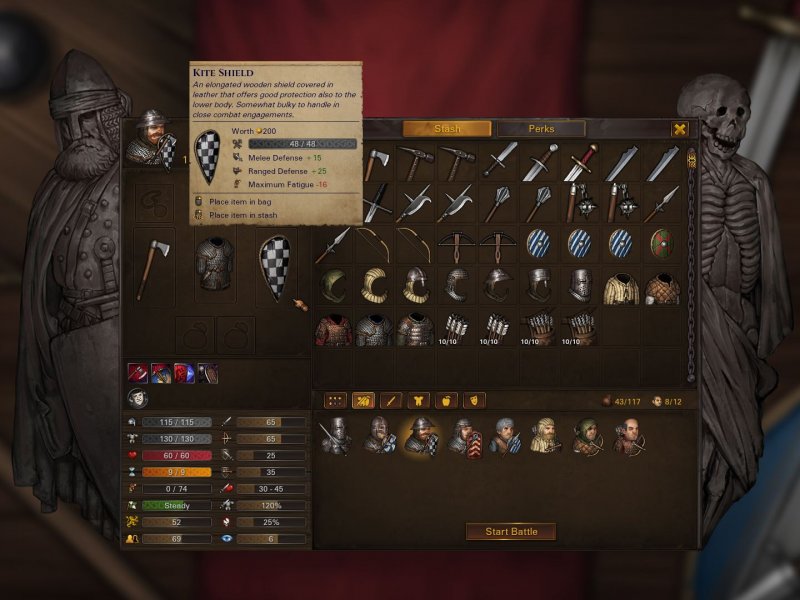Pick the red-and-green round shield in stash

coord(661,243)
